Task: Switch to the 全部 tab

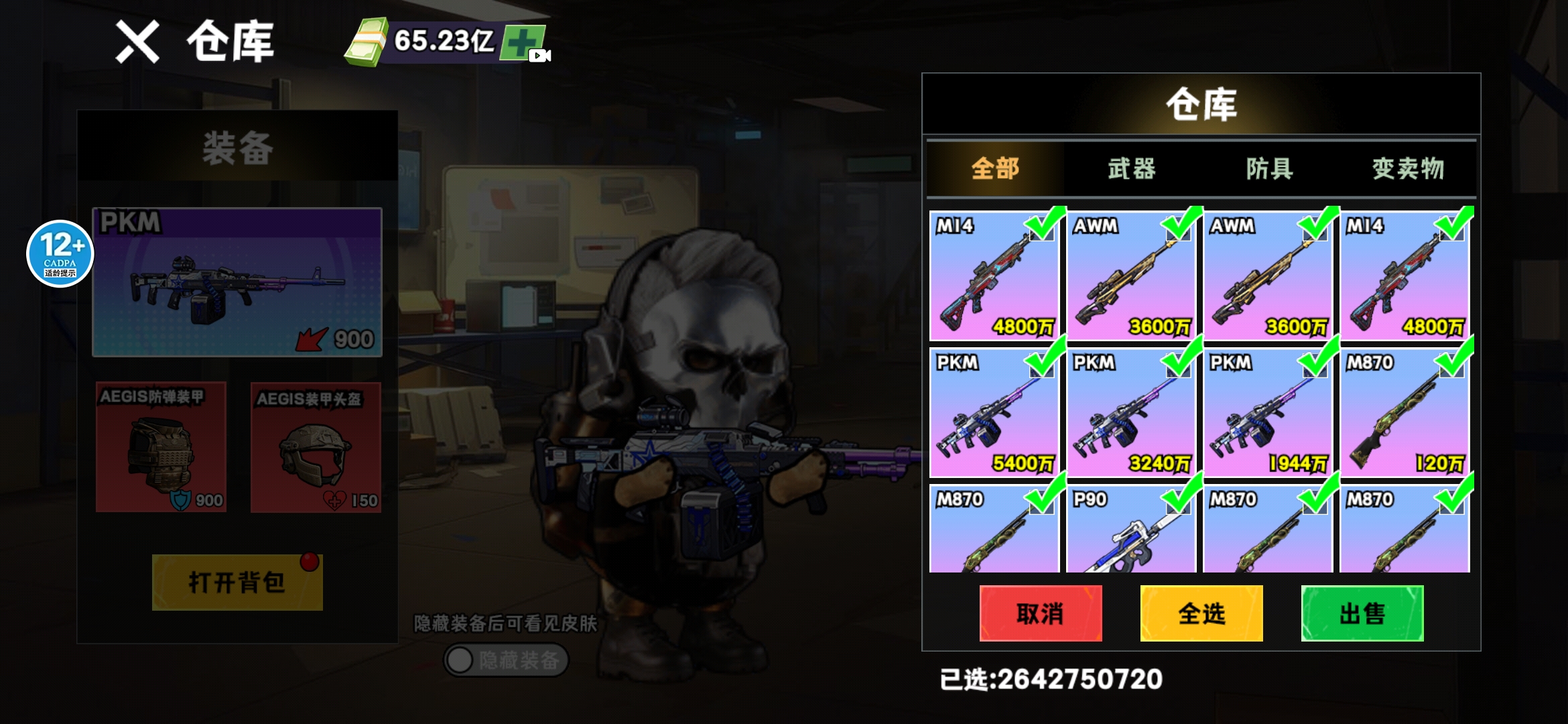Action: click(995, 168)
